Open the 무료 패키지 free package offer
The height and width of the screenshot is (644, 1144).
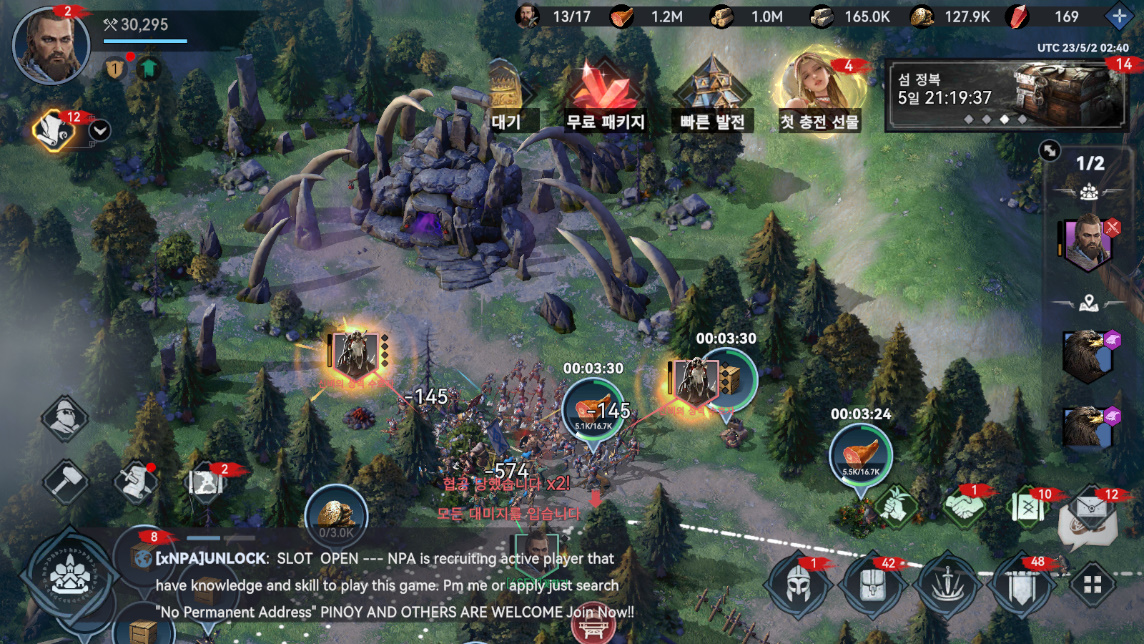click(x=605, y=97)
